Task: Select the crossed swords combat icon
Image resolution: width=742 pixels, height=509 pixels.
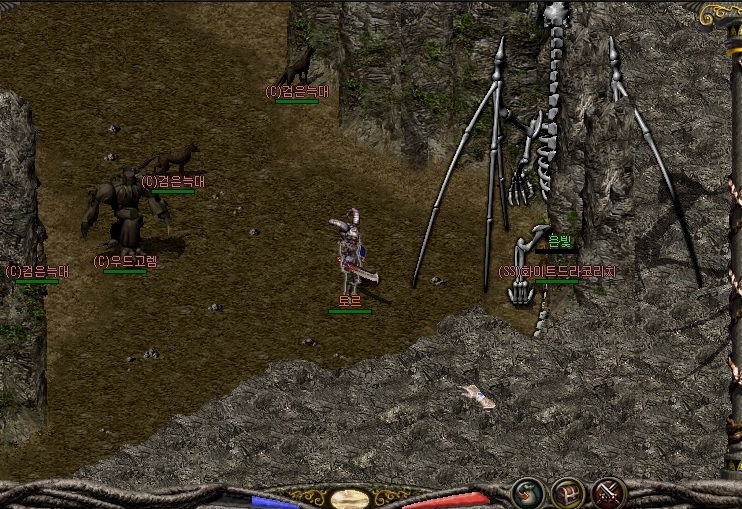Action: coord(608,492)
